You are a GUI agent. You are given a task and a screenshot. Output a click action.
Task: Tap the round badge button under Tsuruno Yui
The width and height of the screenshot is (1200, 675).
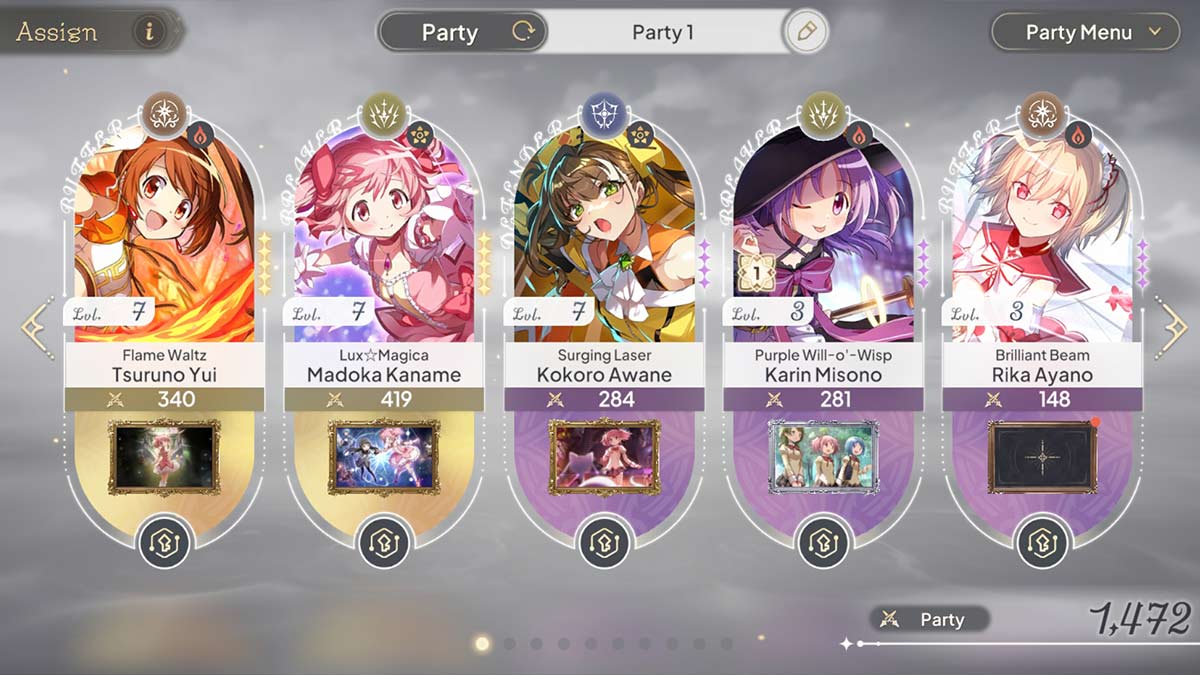tap(165, 544)
